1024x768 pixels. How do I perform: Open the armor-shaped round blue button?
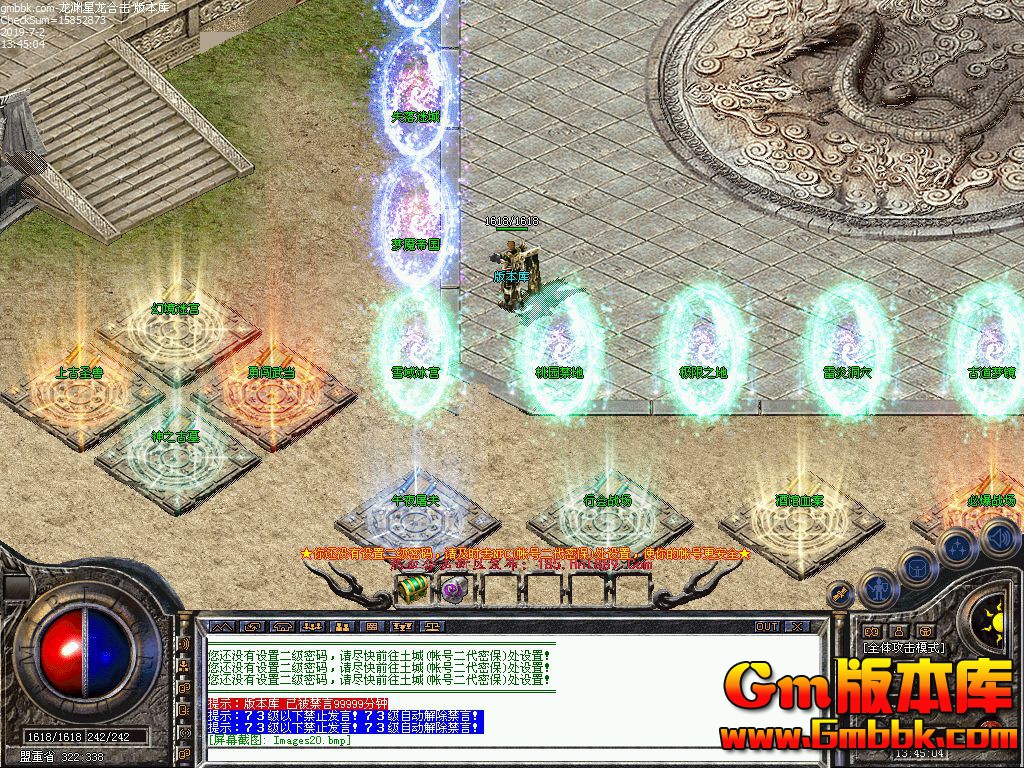[917, 567]
